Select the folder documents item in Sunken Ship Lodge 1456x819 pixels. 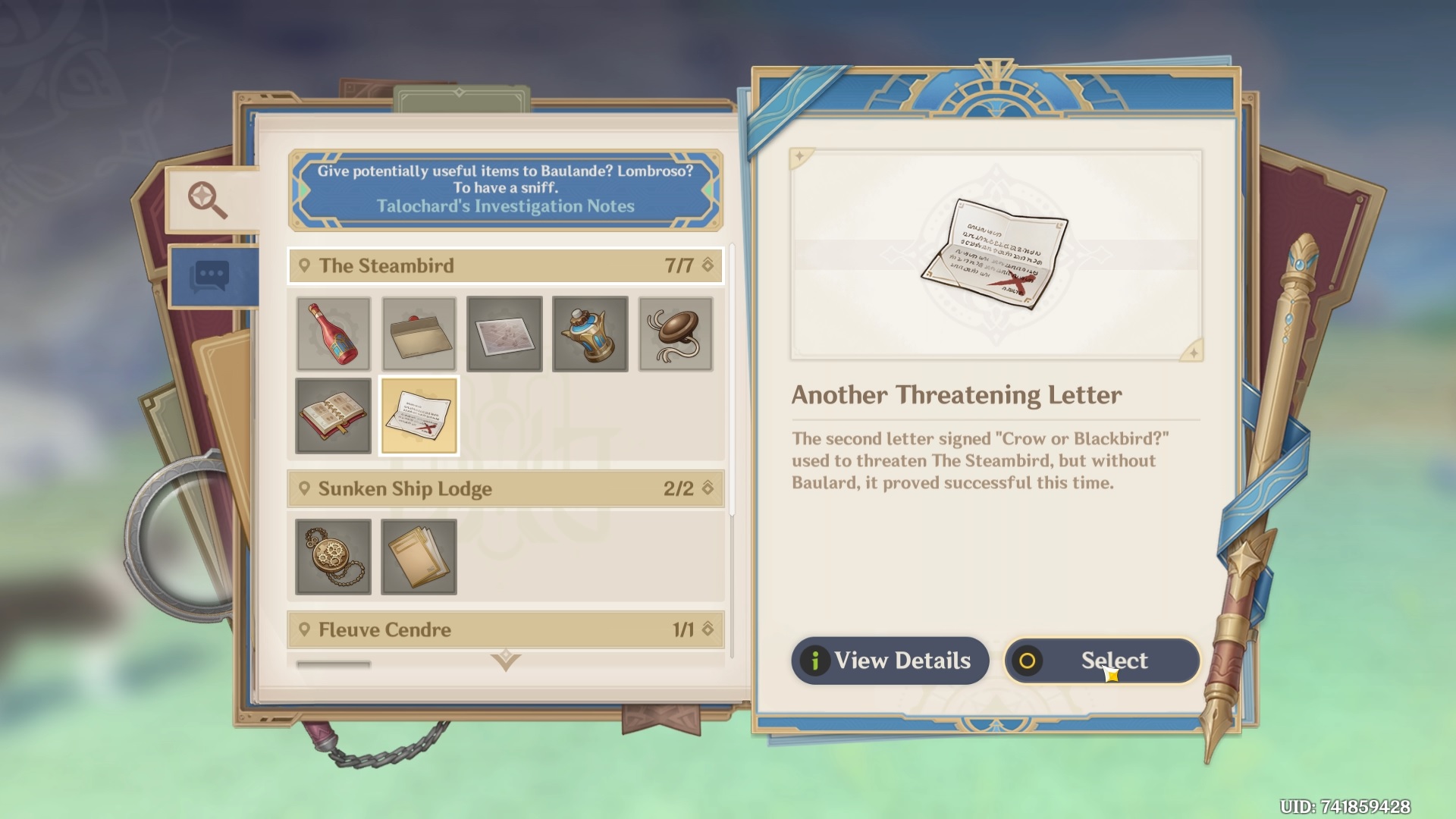[x=419, y=556]
